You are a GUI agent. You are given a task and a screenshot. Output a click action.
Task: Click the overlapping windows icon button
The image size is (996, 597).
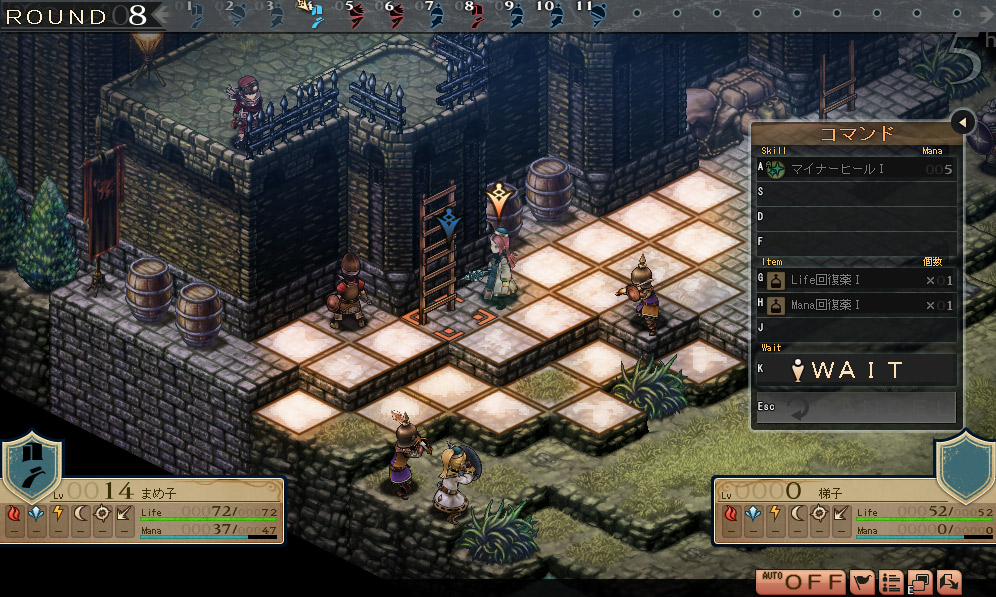(x=920, y=582)
